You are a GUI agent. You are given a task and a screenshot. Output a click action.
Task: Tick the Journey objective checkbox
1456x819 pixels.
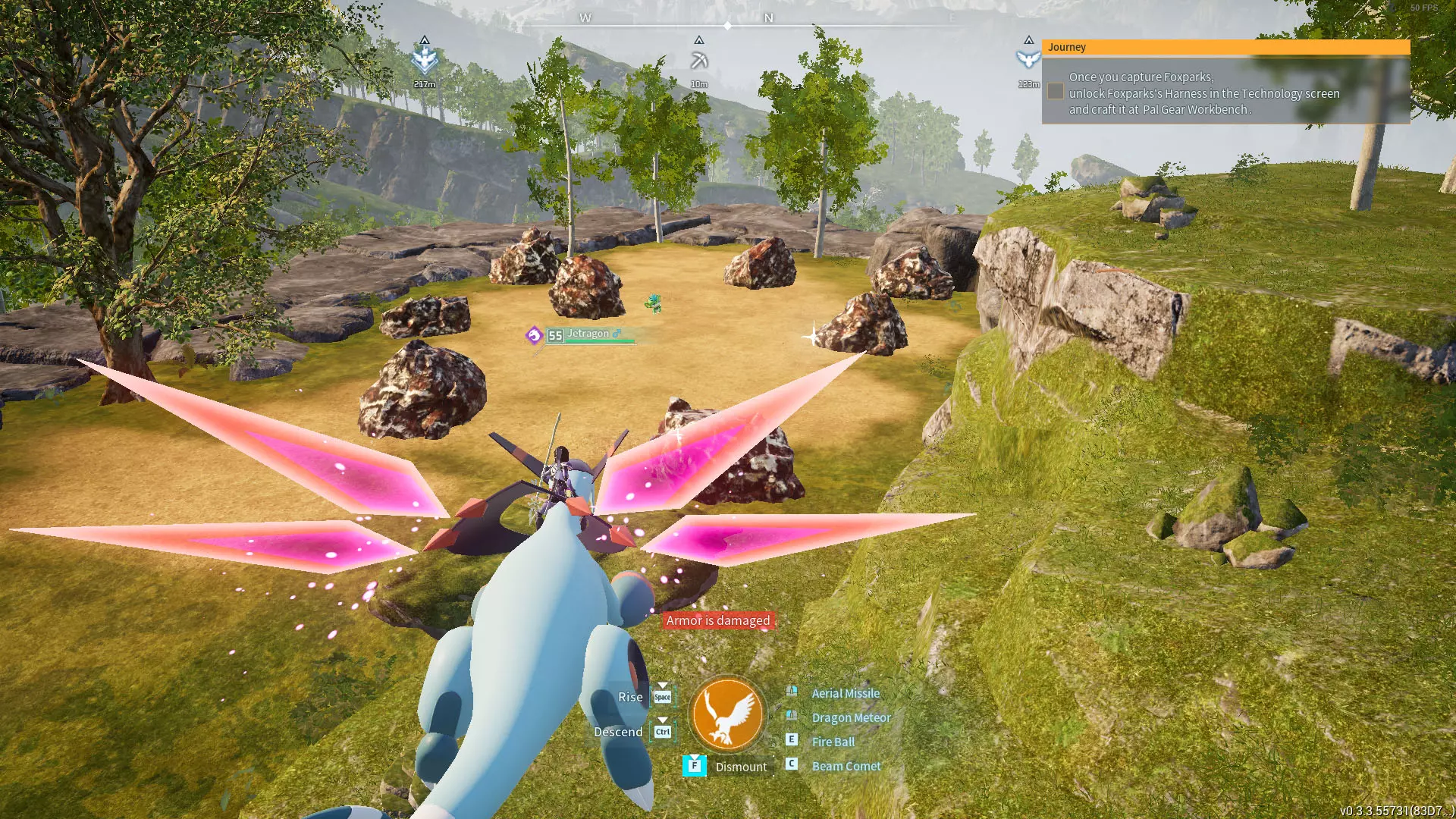(1055, 92)
